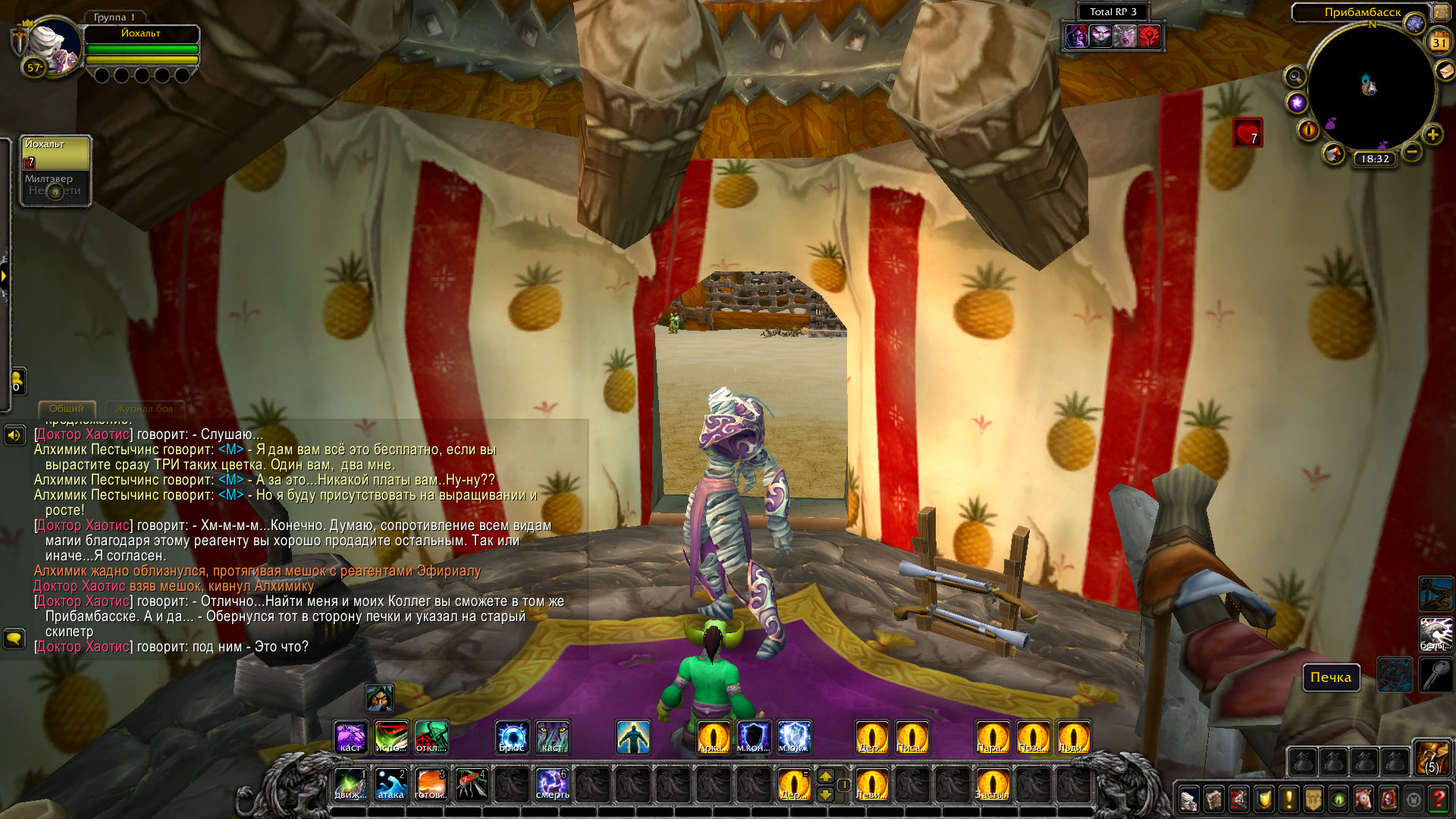Zoom out the minimap with the minus button
This screenshot has height=819, width=1456.
(x=1411, y=152)
